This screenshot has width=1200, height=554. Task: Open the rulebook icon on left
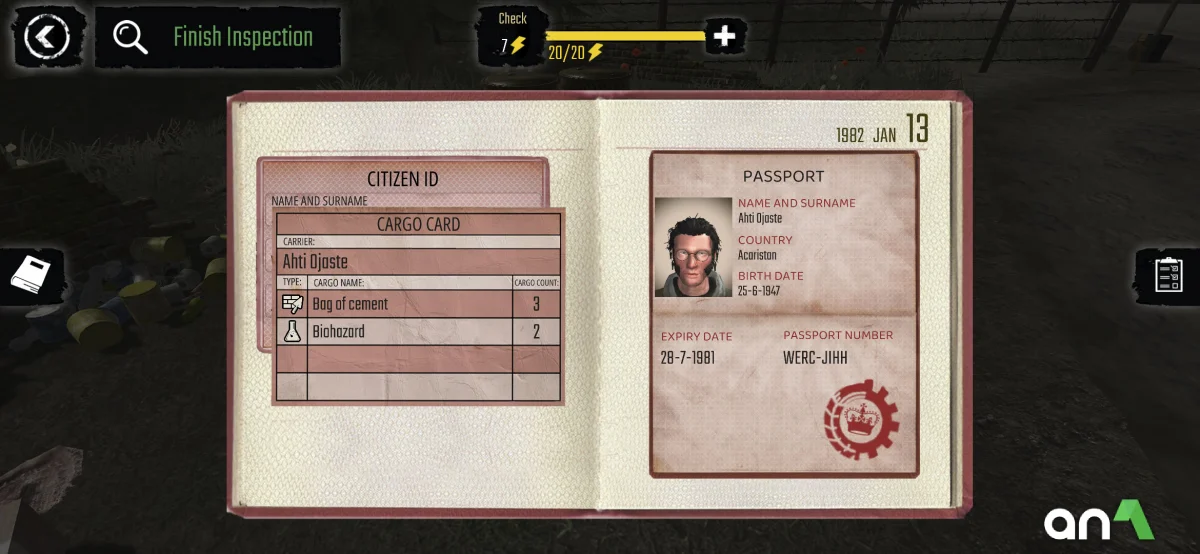[30, 273]
